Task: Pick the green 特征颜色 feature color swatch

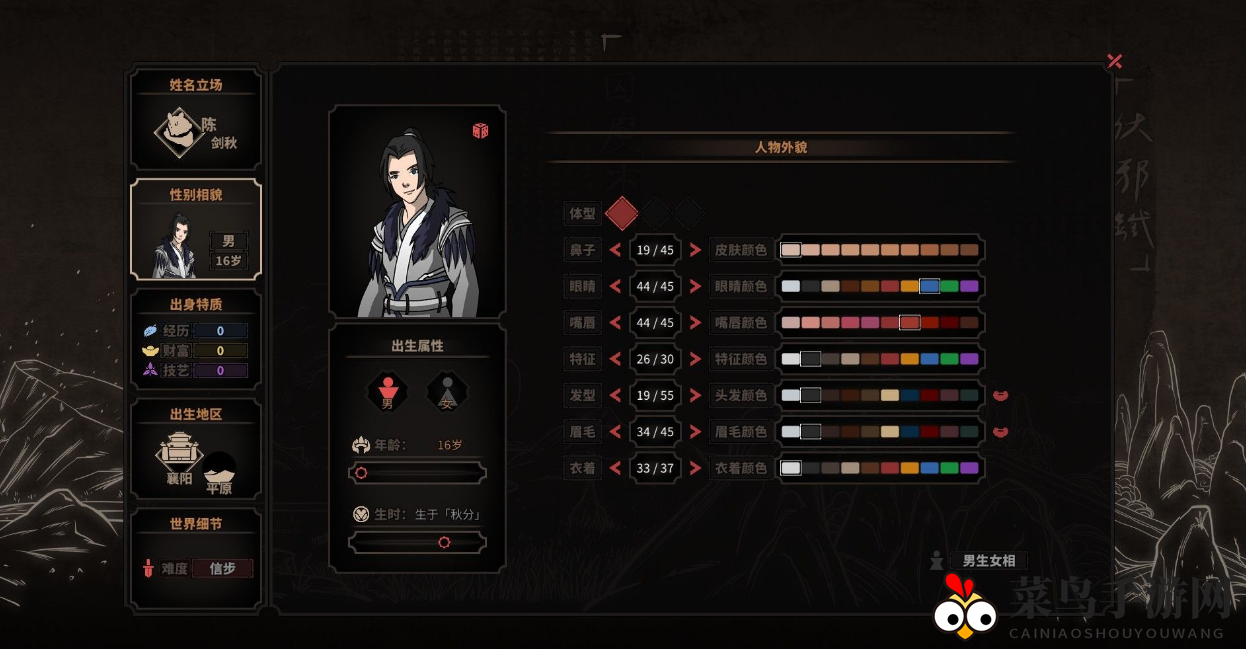Action: (x=949, y=359)
